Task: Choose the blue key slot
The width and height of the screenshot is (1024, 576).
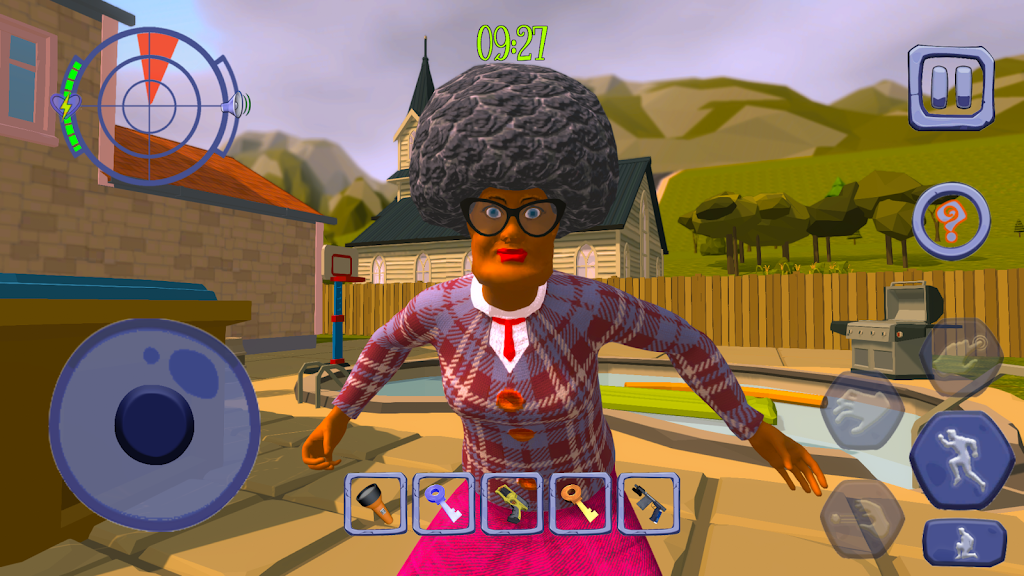Action: 444,503
